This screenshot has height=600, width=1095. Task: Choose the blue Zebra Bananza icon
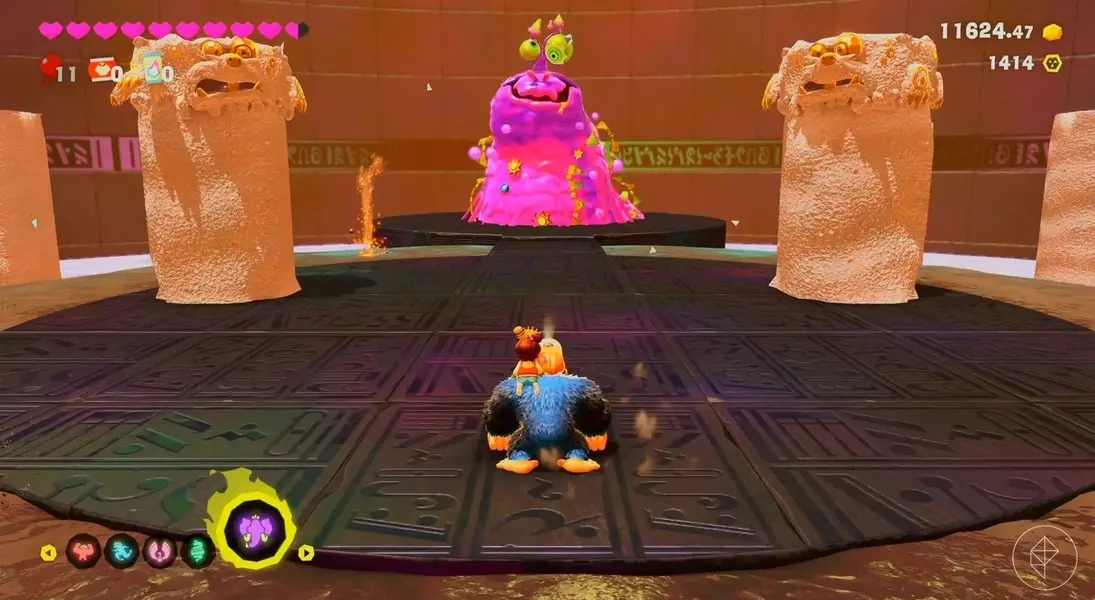point(121,551)
